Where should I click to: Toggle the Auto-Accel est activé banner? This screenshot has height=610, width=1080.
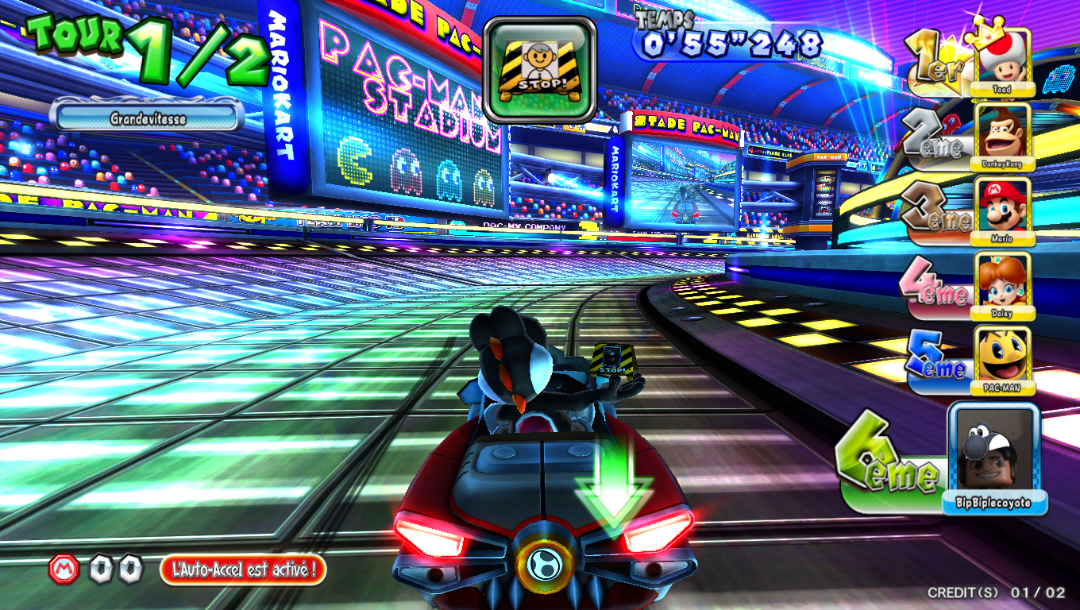click(243, 570)
